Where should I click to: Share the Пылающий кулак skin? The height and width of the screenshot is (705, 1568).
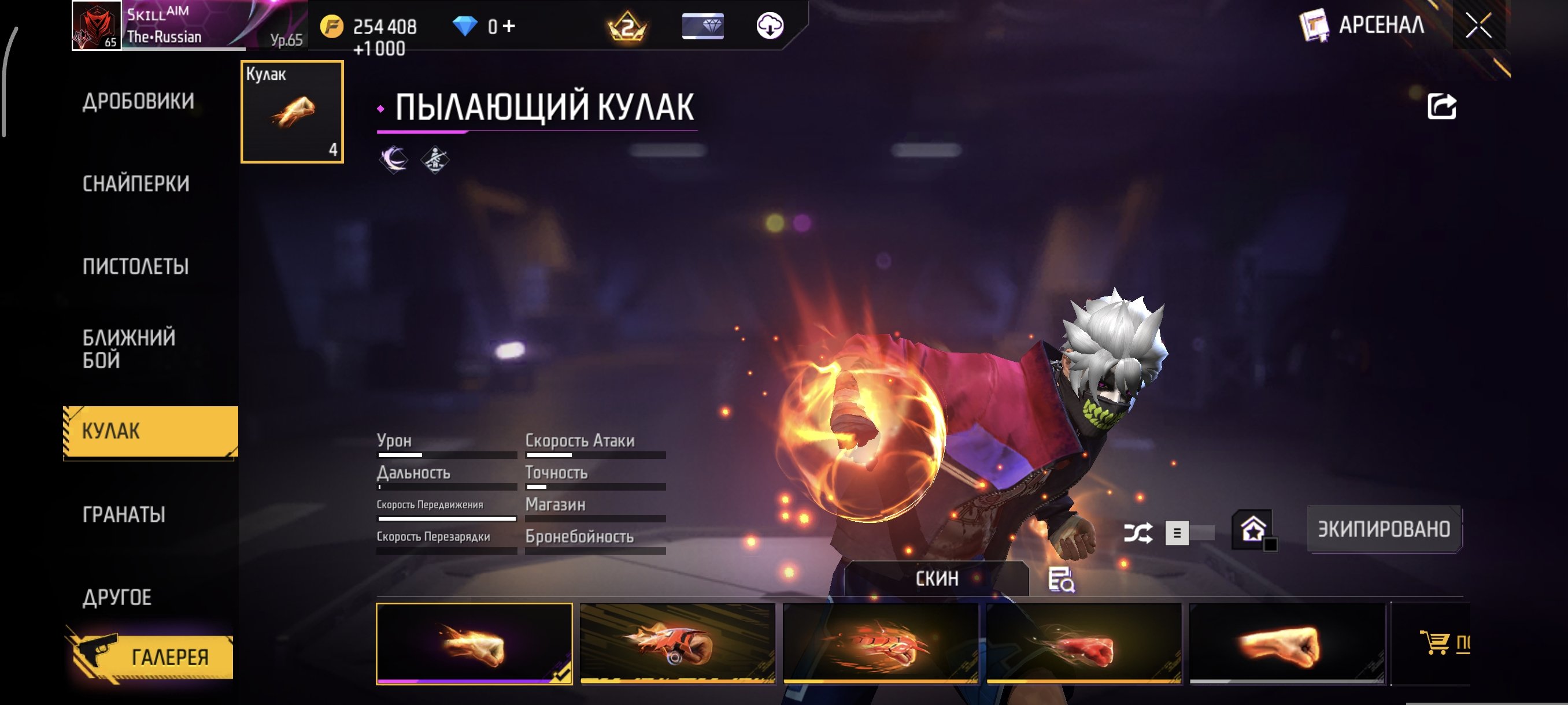coord(1441,106)
